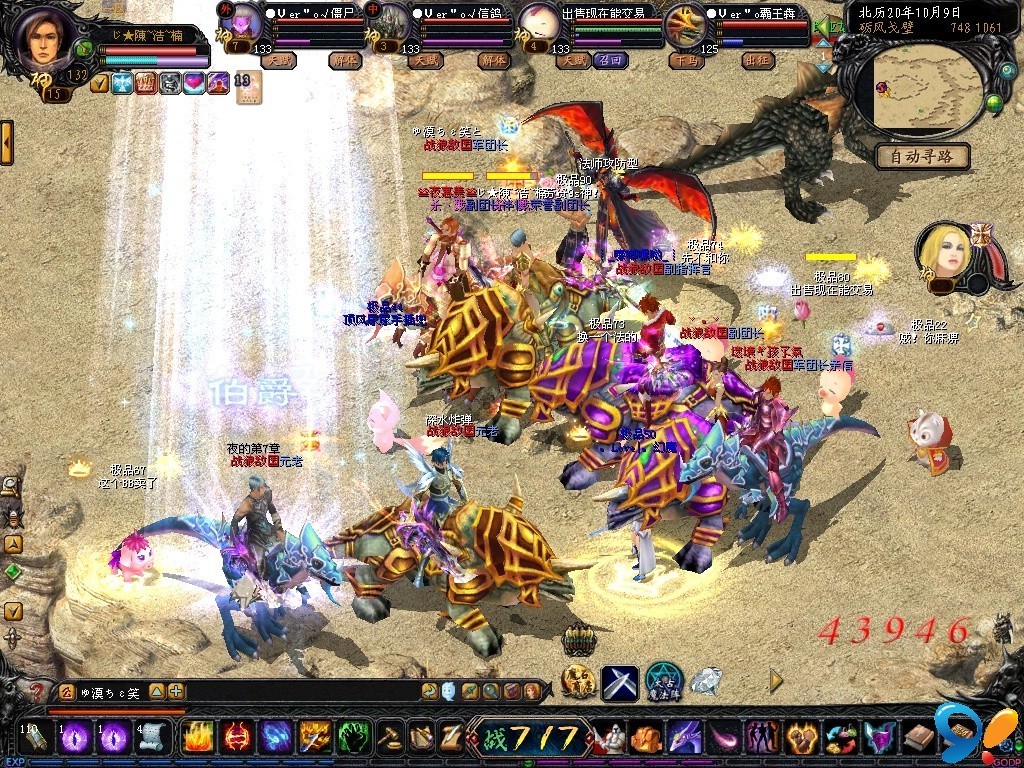Click the 自动寻路 auto-pathfinding button
Screen dimensions: 1024x768
tap(922, 156)
